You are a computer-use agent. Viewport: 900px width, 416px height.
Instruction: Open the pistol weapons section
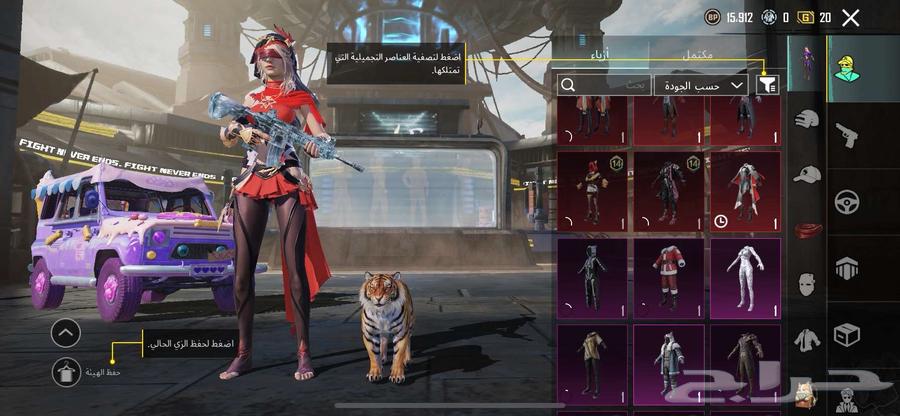[x=848, y=135]
